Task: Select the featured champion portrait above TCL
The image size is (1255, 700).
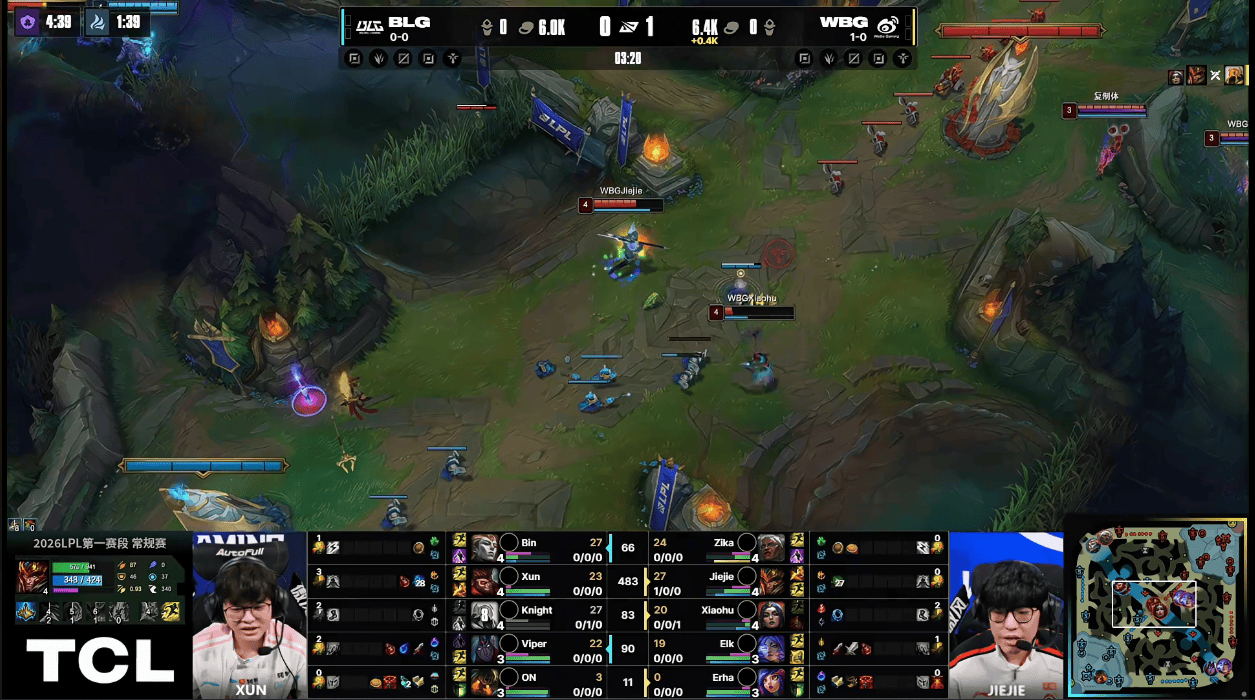Action: pyautogui.click(x=33, y=578)
